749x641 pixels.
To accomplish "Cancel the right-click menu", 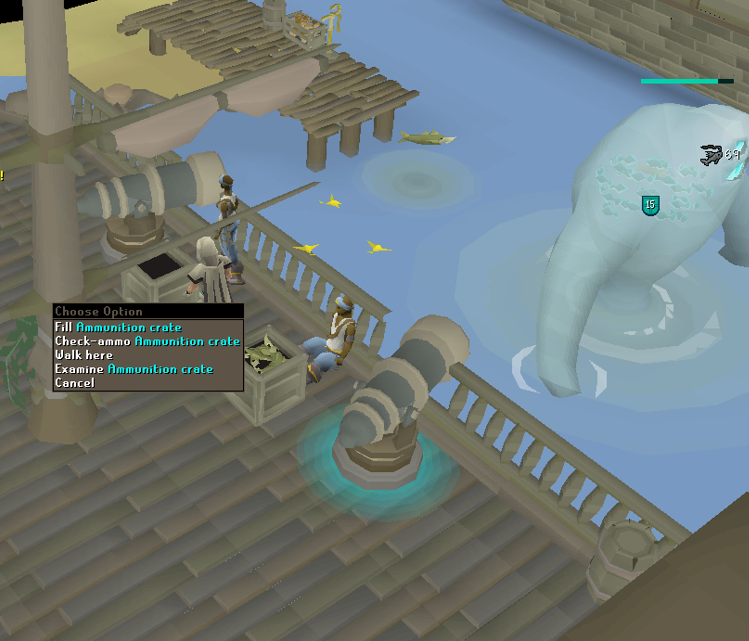I will pyautogui.click(x=75, y=383).
